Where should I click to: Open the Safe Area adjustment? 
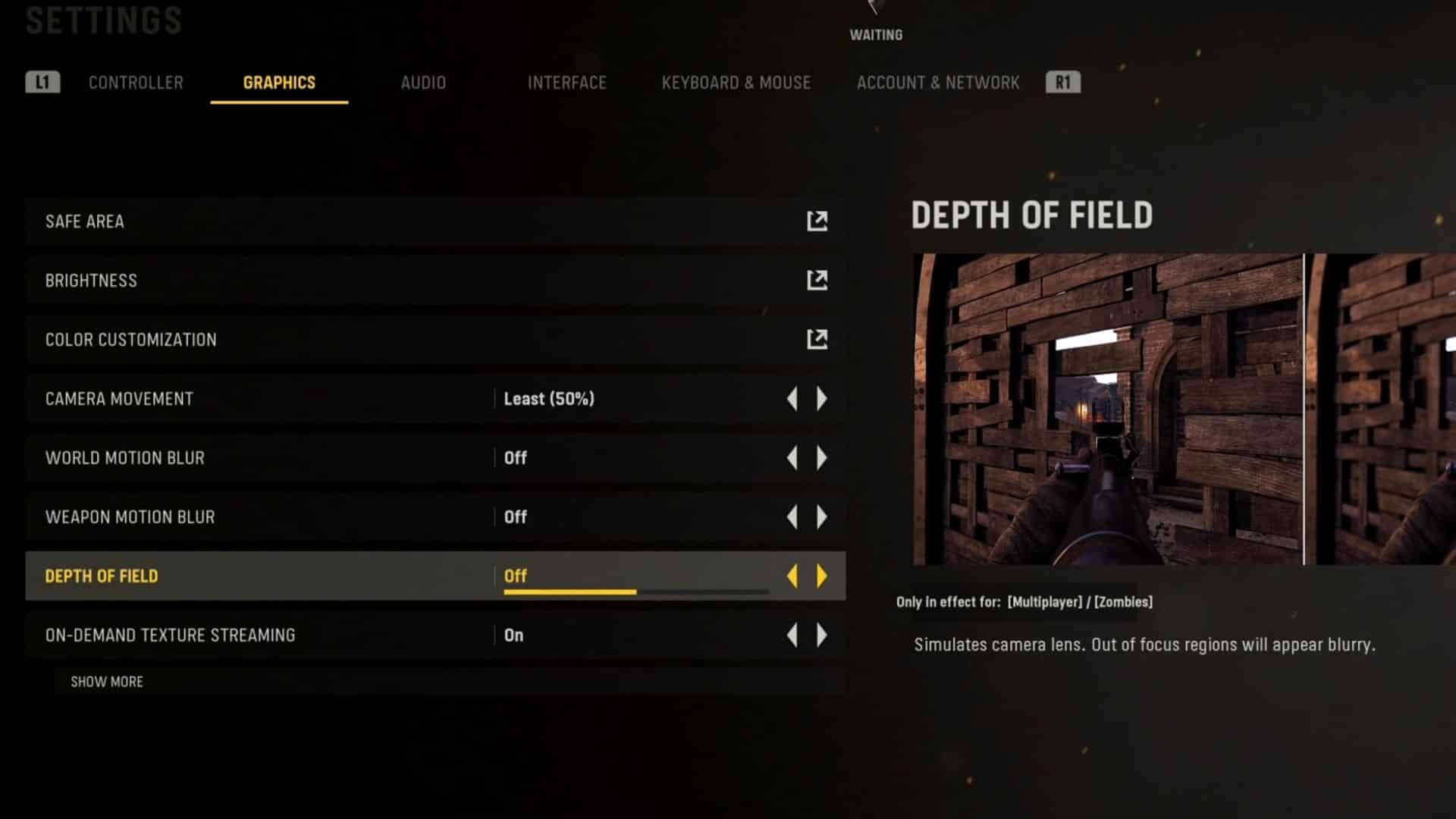[817, 221]
